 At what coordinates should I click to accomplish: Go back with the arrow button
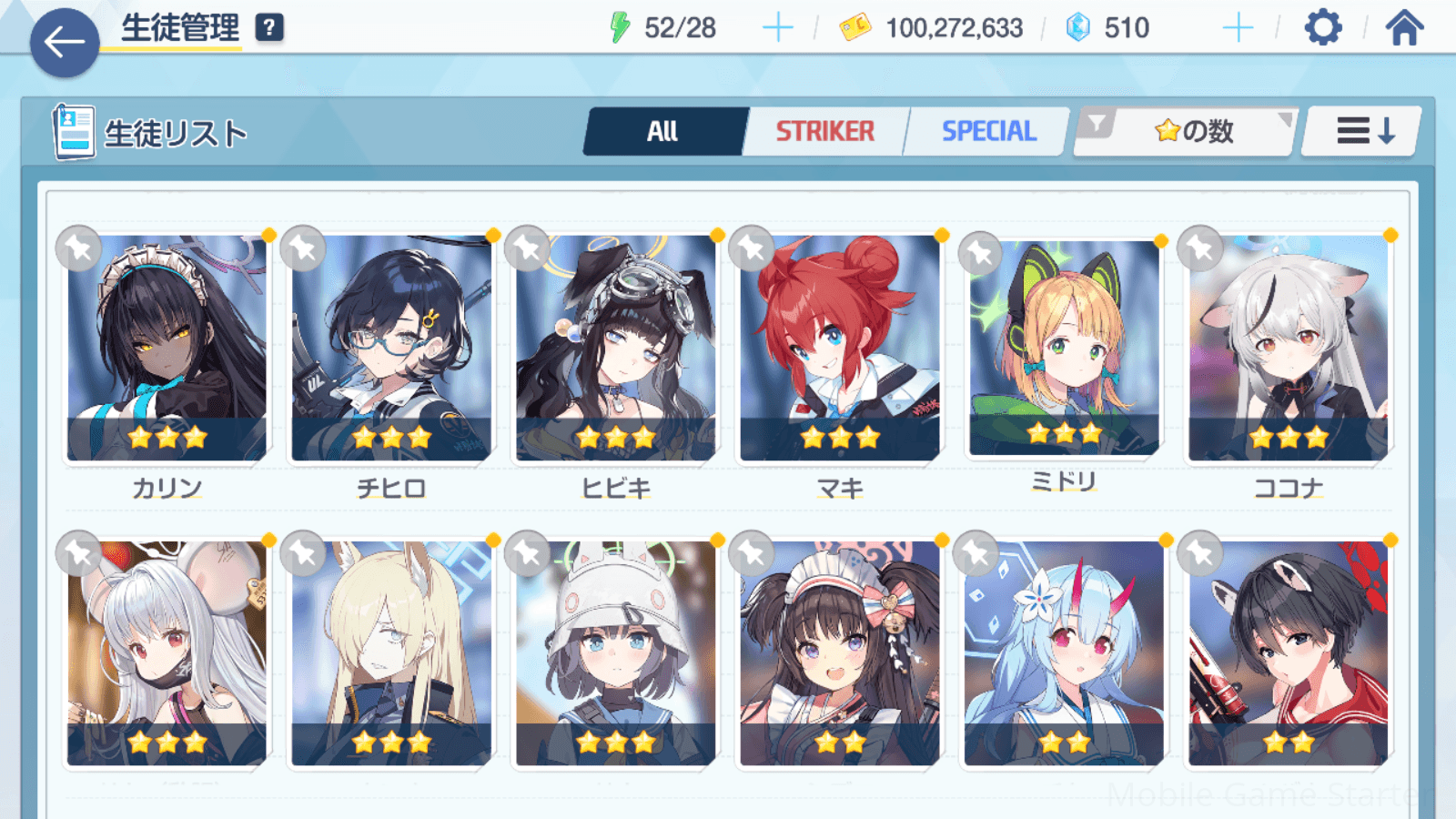coord(64,43)
